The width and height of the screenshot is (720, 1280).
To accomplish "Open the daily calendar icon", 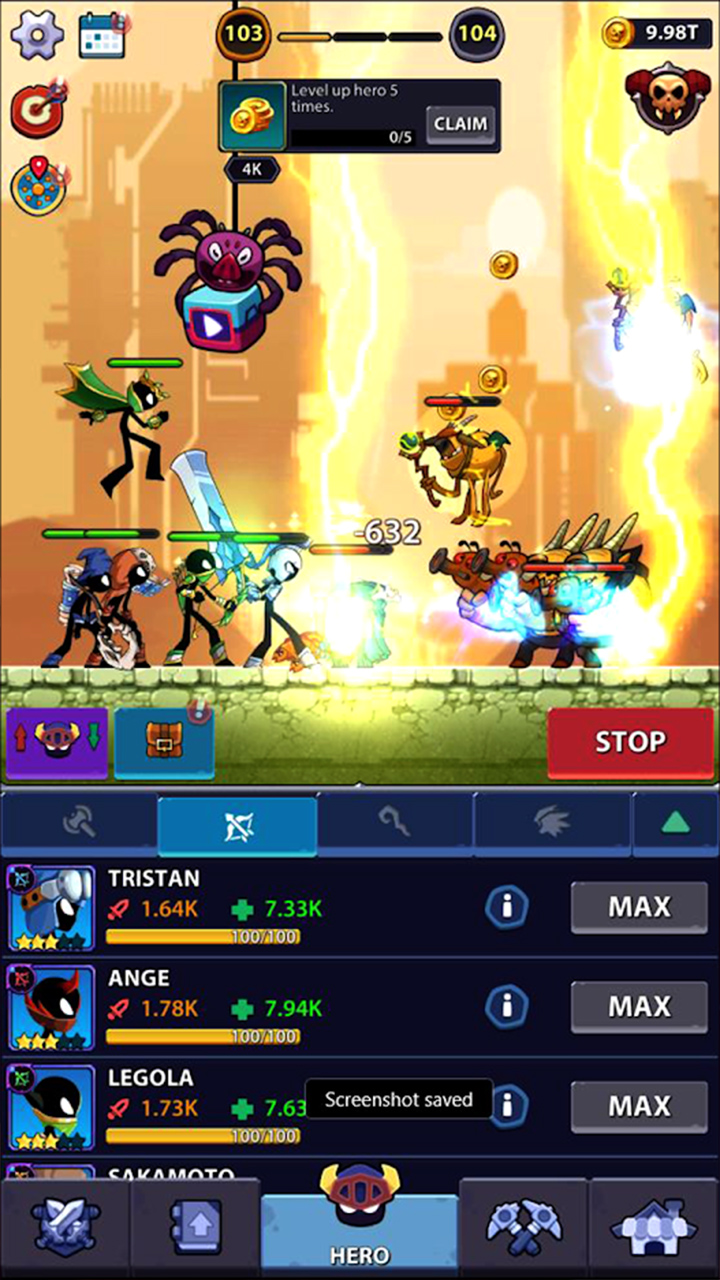I will point(101,36).
